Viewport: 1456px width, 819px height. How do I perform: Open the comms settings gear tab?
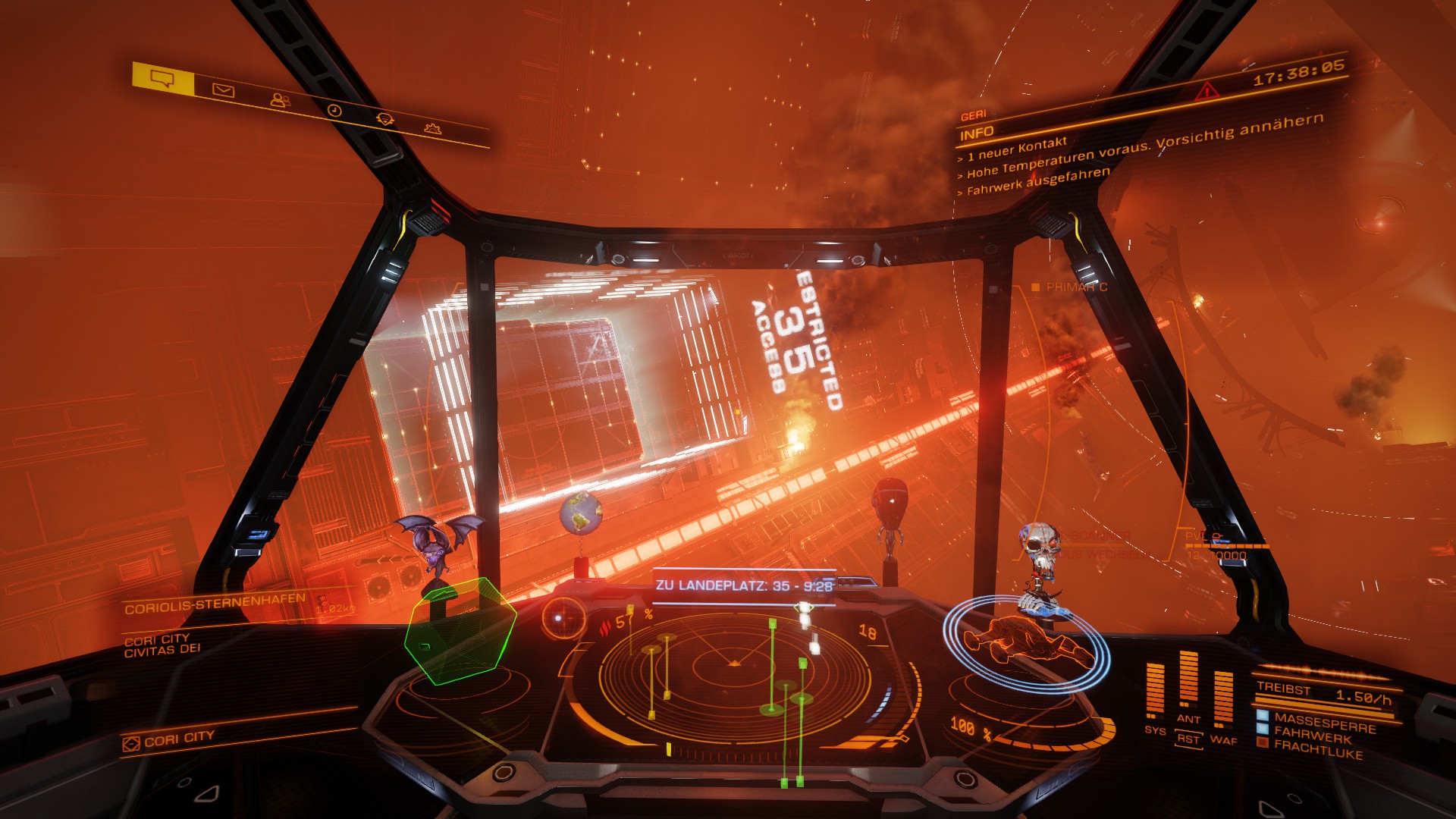click(x=433, y=128)
